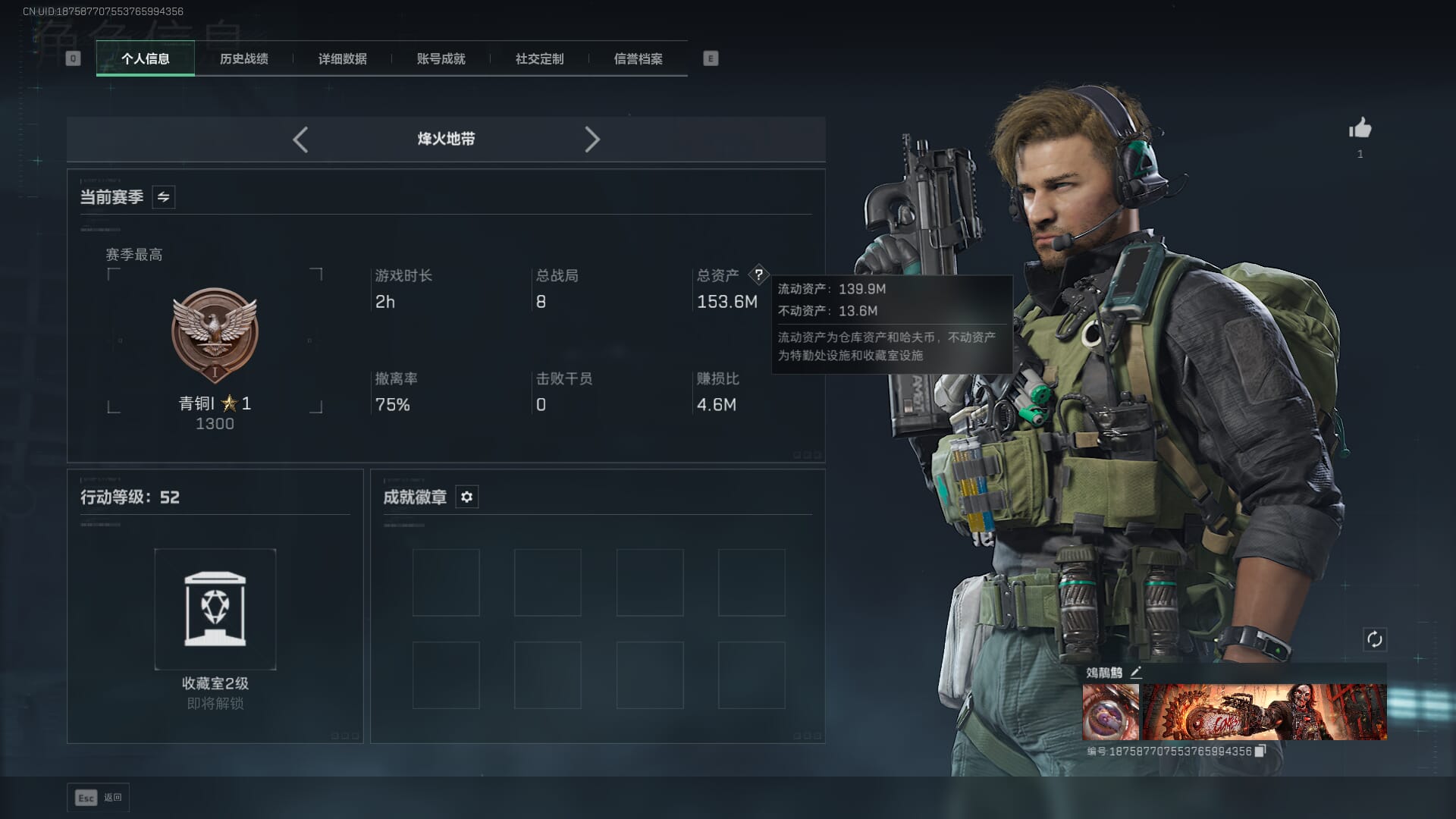Image resolution: width=1456 pixels, height=819 pixels.
Task: Select the 详细数据 tab
Action: [x=342, y=59]
